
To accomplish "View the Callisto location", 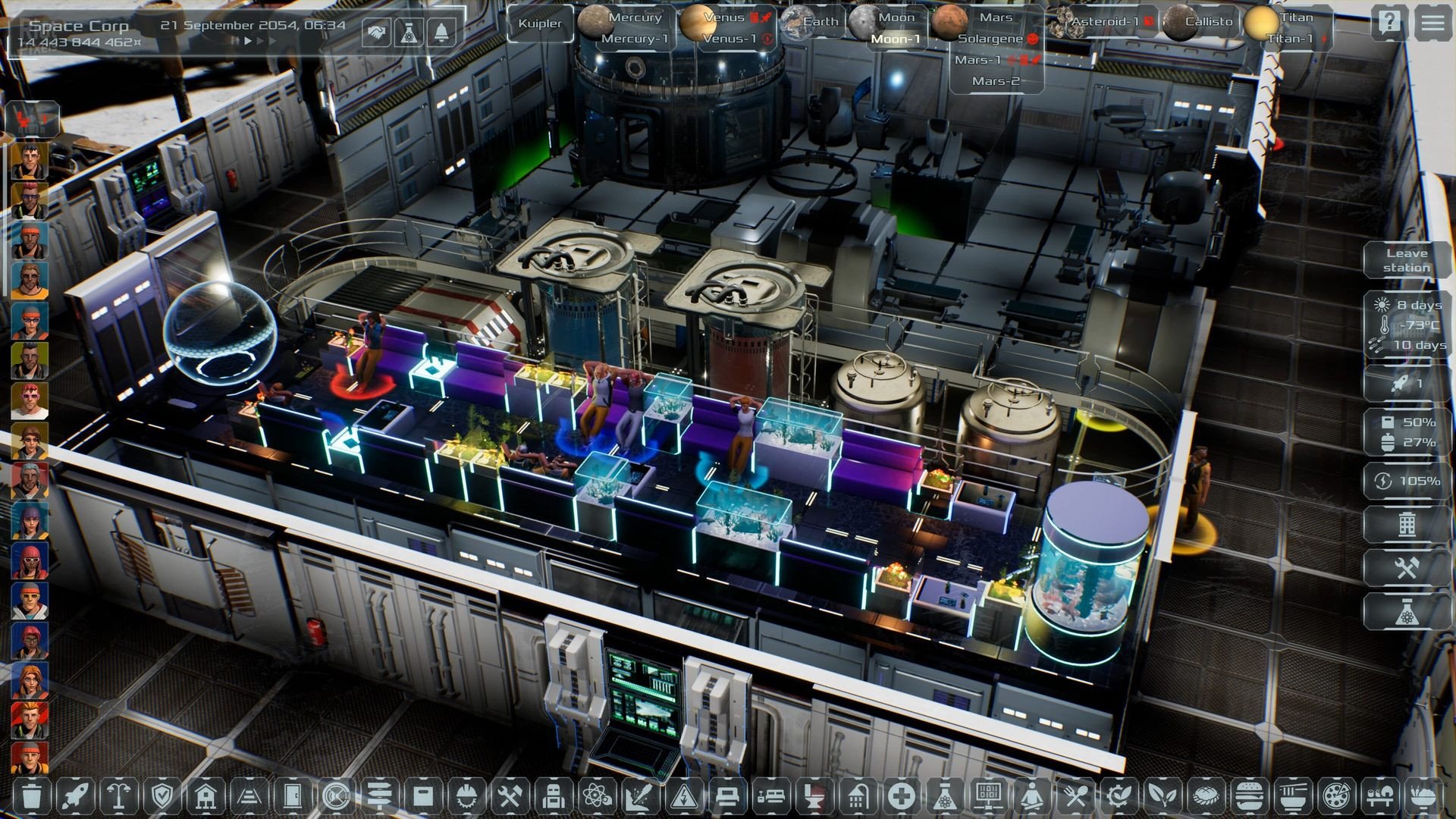I will click(x=1208, y=22).
